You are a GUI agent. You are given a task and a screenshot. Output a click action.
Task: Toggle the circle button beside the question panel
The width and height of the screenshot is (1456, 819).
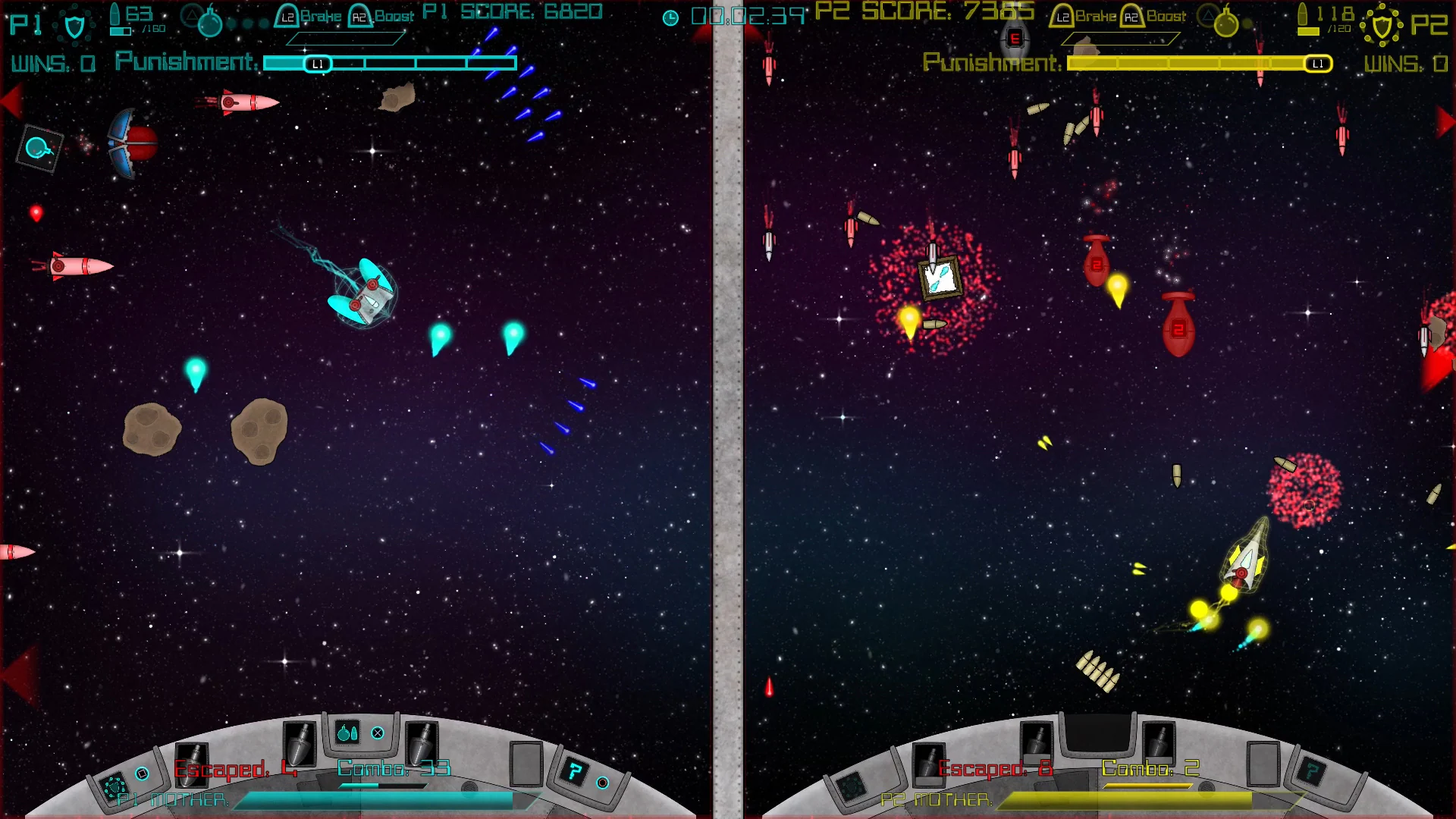click(604, 782)
